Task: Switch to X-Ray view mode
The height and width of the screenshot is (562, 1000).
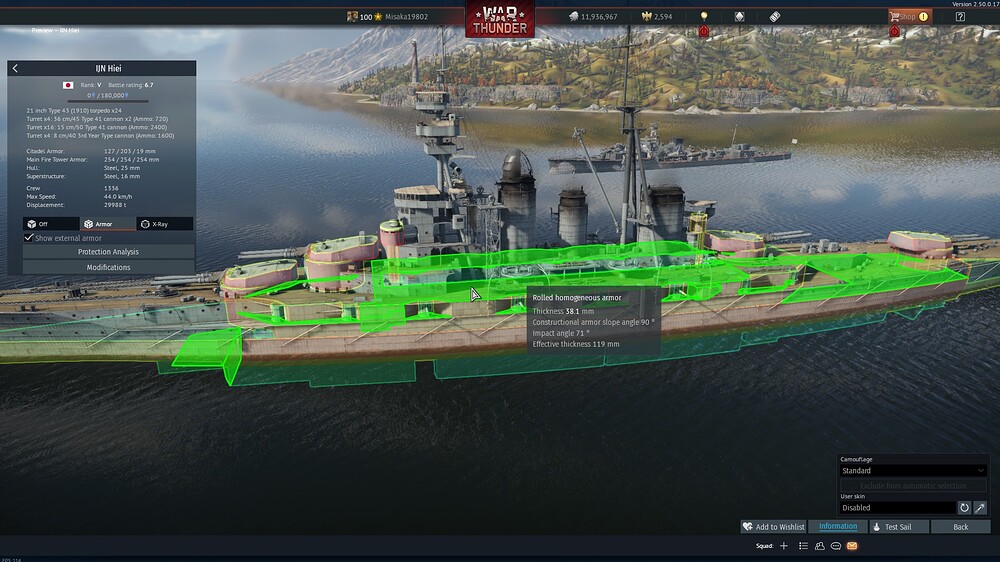Action: pos(165,224)
